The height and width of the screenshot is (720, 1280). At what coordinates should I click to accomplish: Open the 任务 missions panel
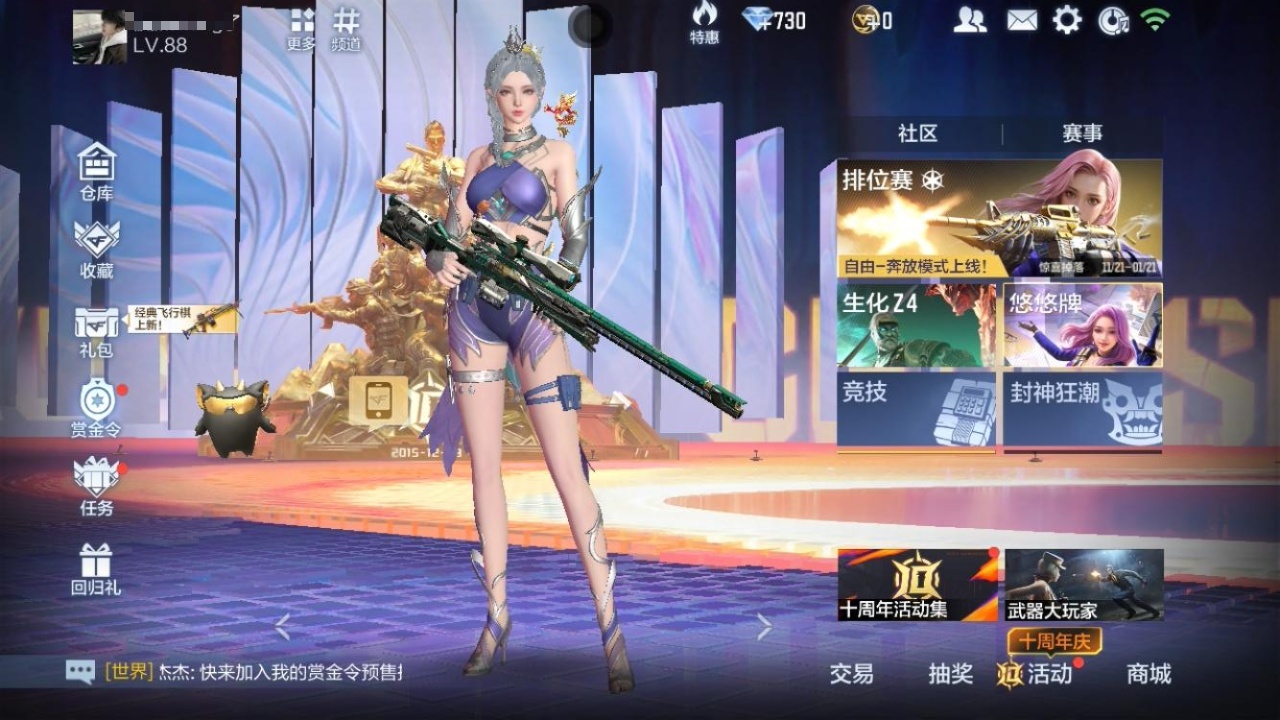(x=95, y=480)
